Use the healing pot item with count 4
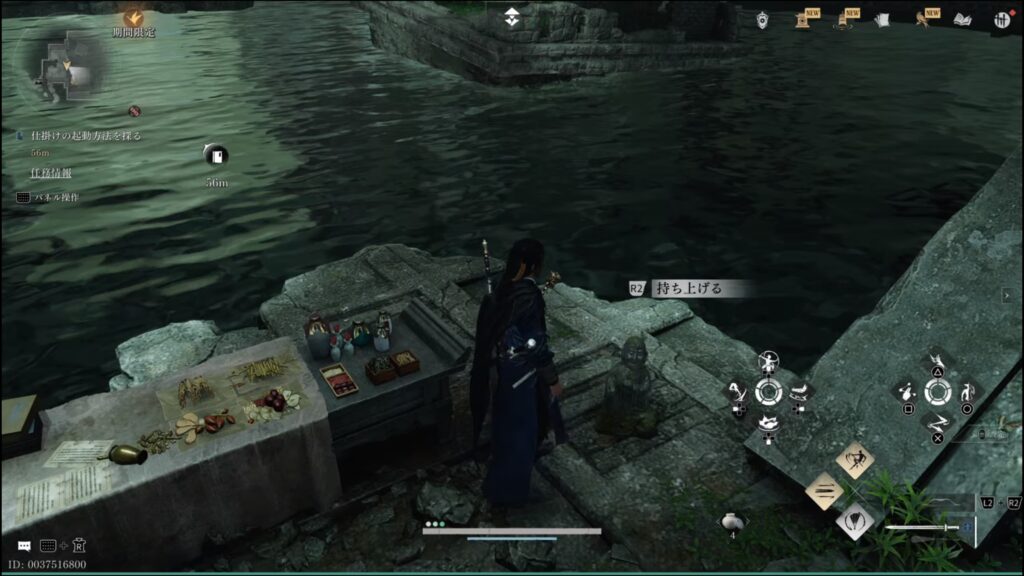1024x576 pixels. tap(731, 521)
